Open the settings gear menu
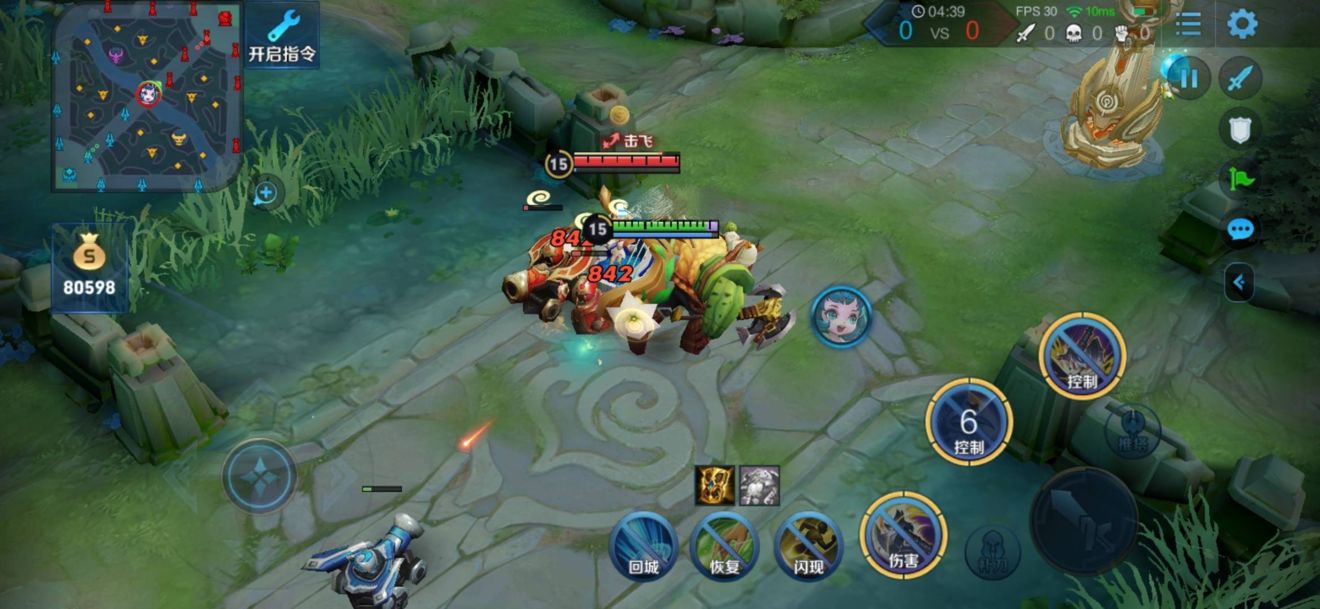Screen dimensions: 1320x609 tap(1241, 24)
